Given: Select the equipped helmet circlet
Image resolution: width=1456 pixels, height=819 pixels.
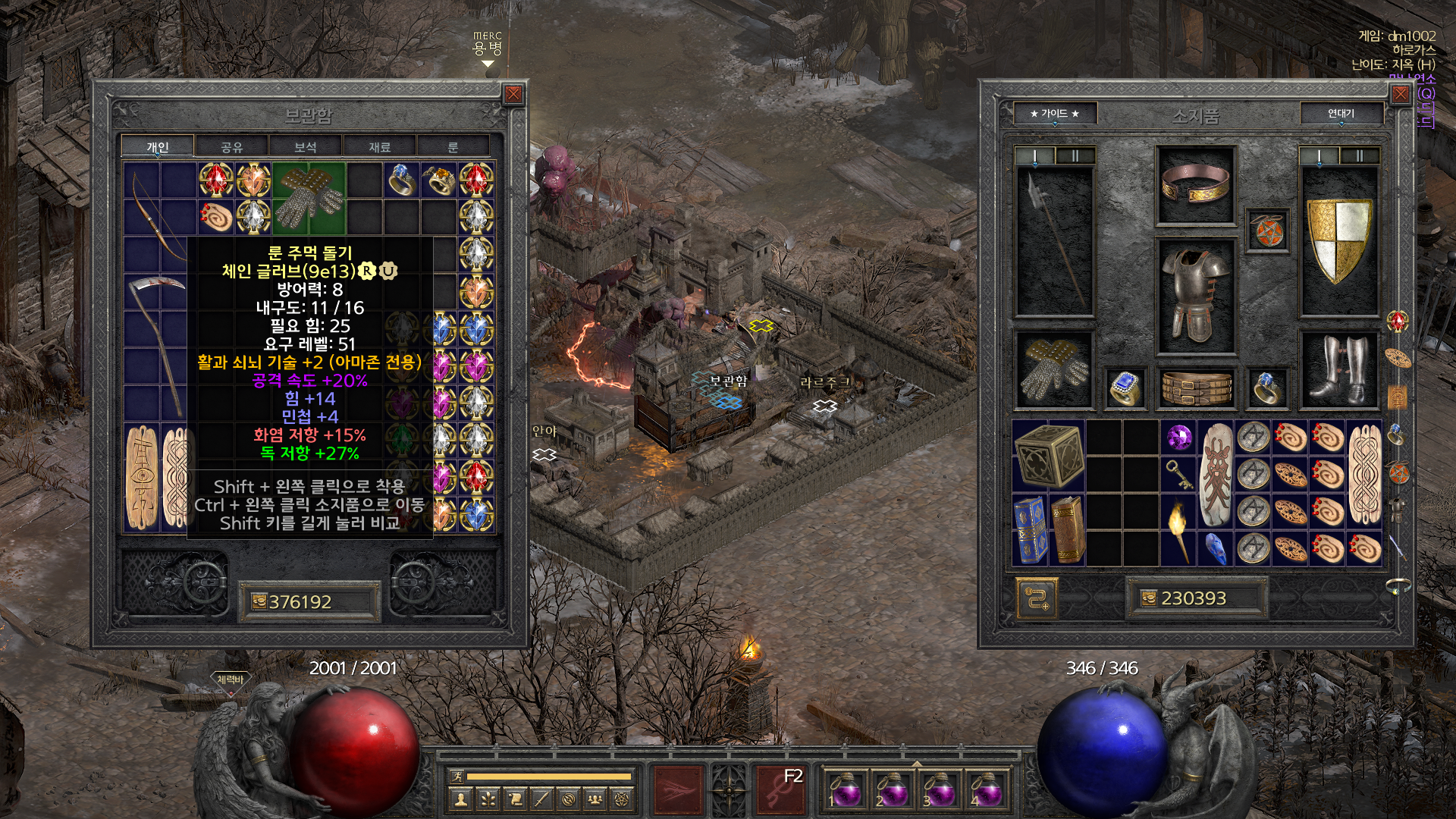Looking at the screenshot, I should [1195, 186].
